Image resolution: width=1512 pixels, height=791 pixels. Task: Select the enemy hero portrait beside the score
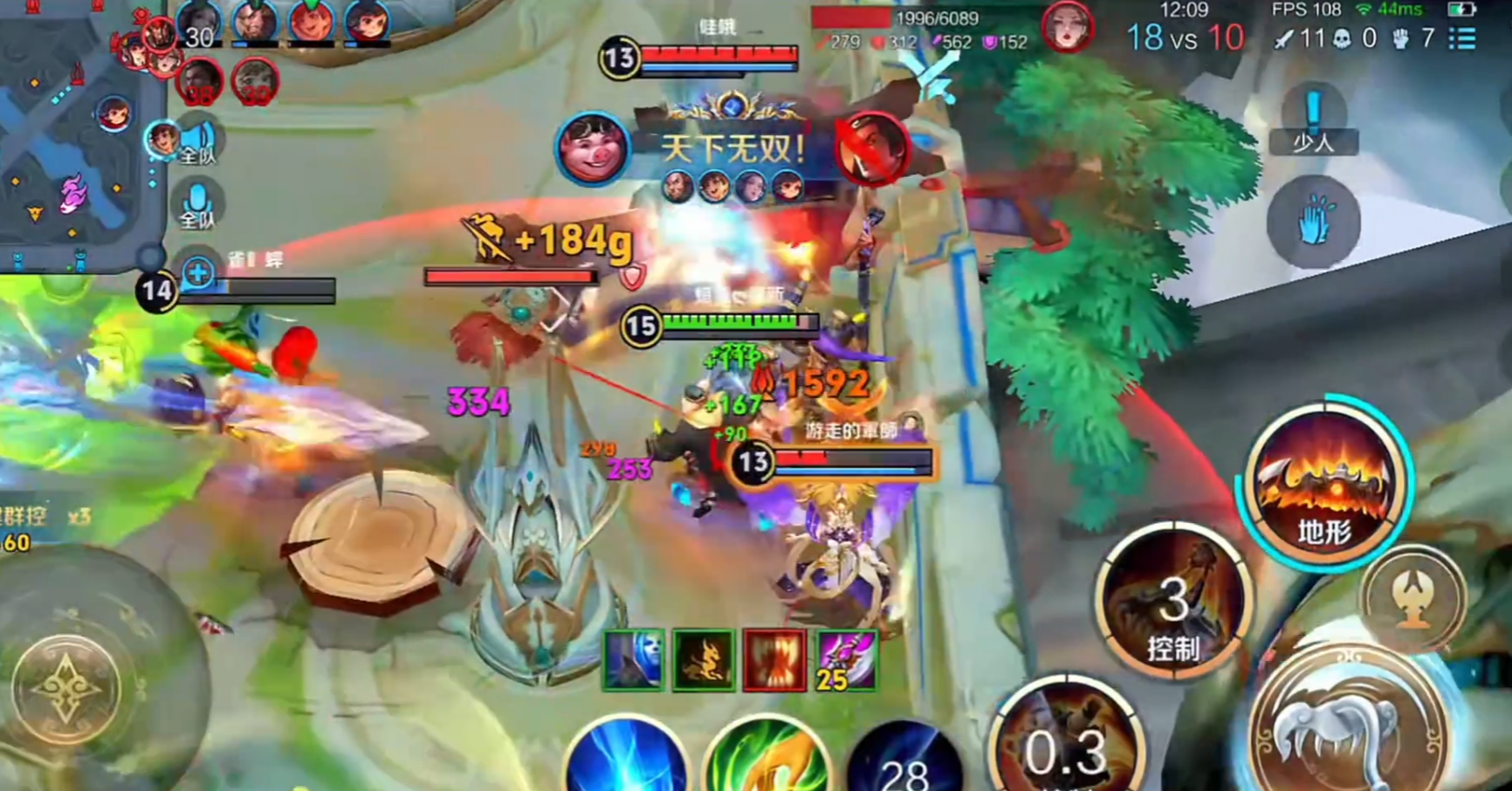1067,28
